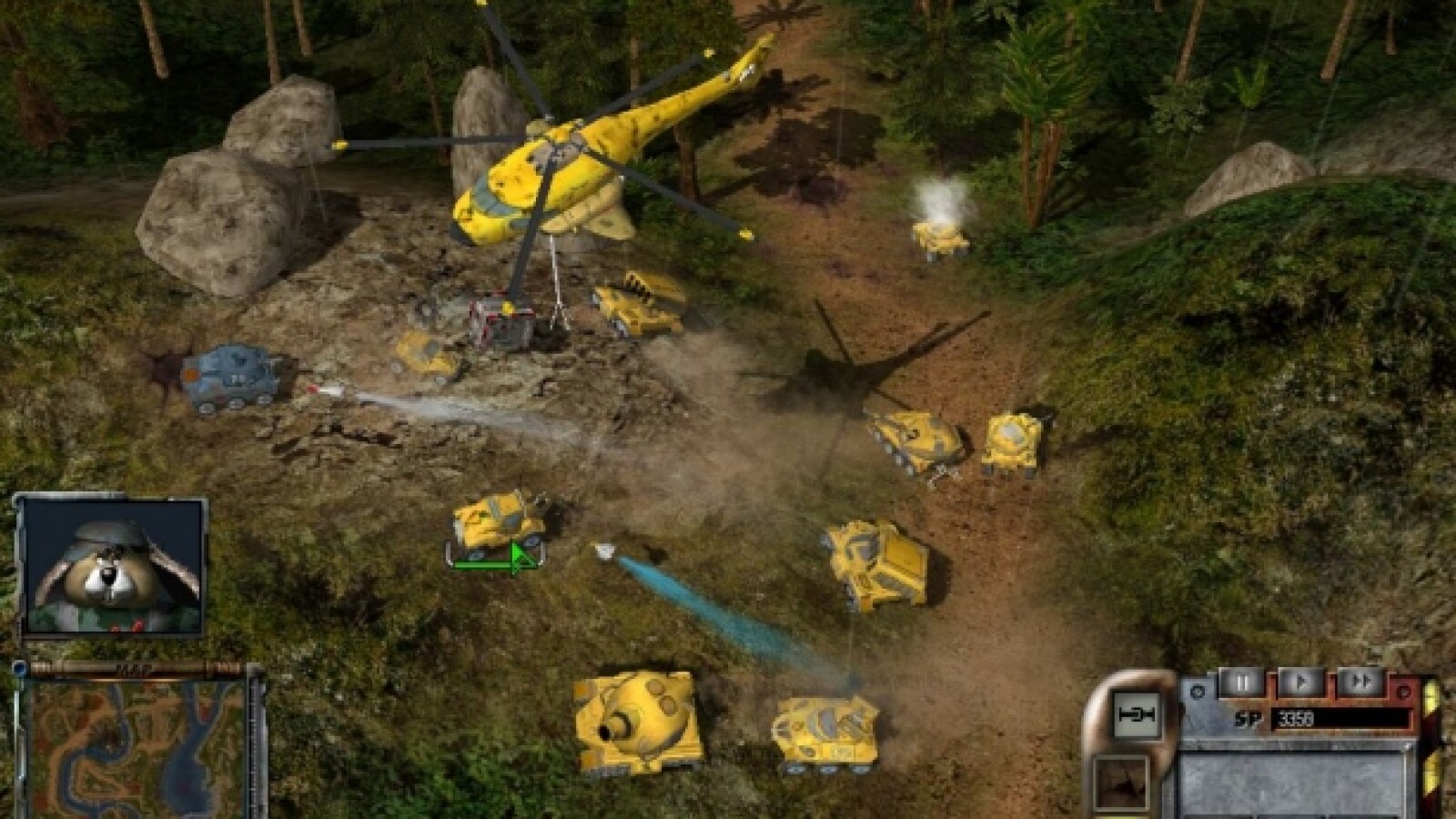Pause the game with the pause button
The width and height of the screenshot is (1456, 819).
[x=1241, y=682]
